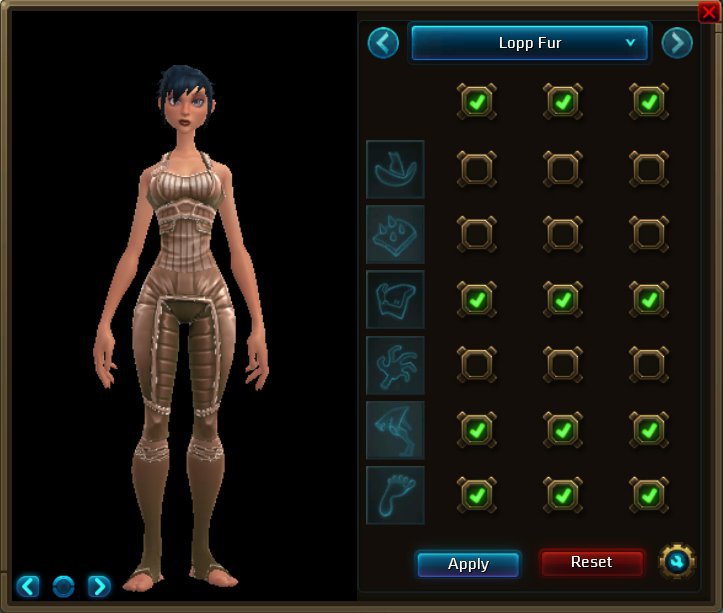Apply the dye changes

coord(468,564)
